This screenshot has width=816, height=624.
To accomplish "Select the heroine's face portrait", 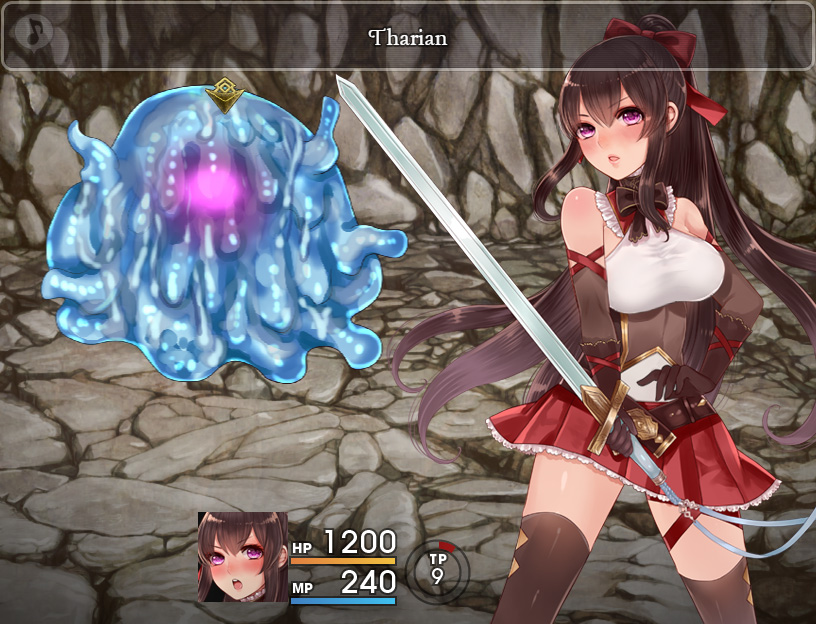I will point(242,557).
